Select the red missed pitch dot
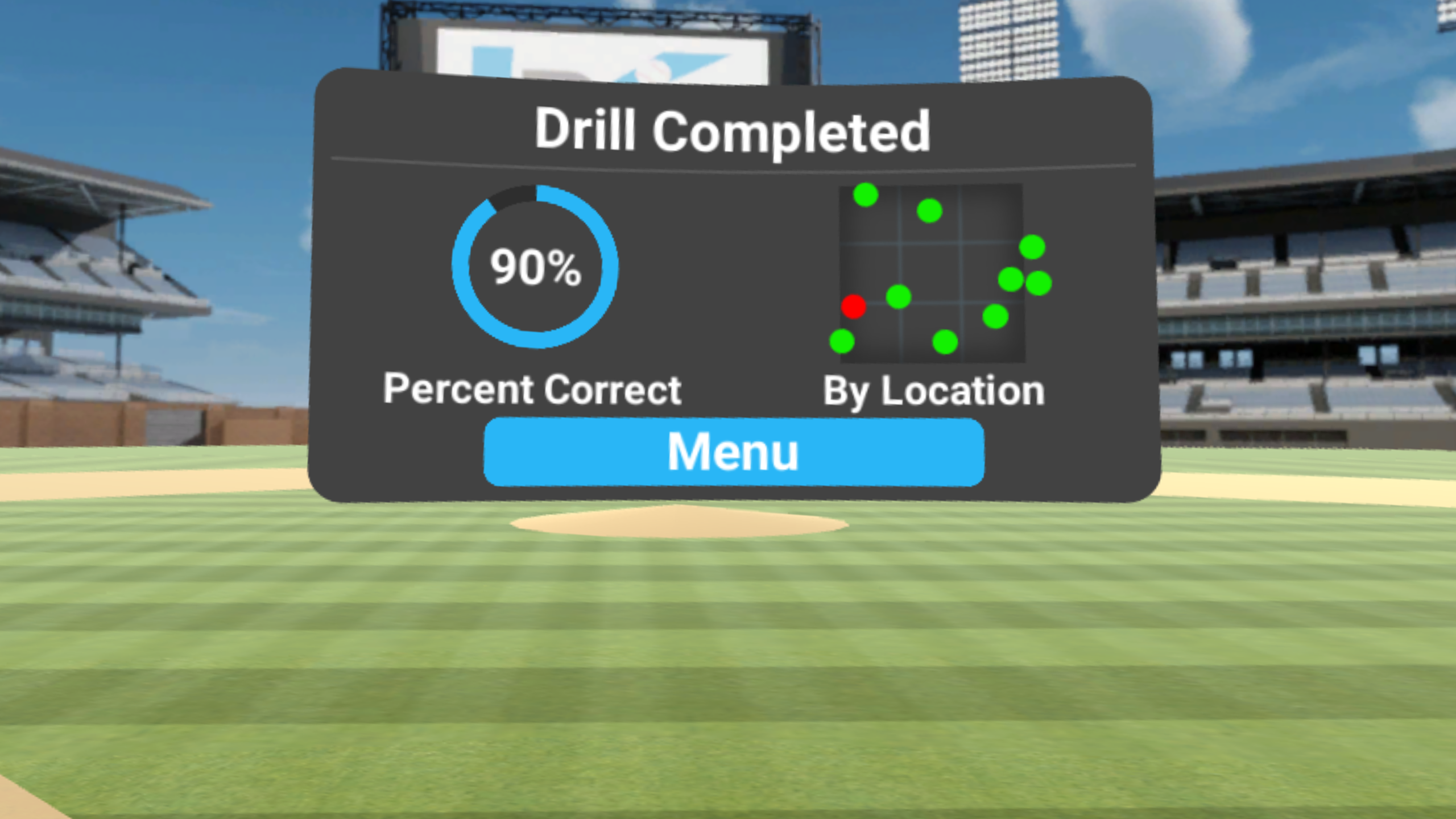The width and height of the screenshot is (1456, 819). 853,307
